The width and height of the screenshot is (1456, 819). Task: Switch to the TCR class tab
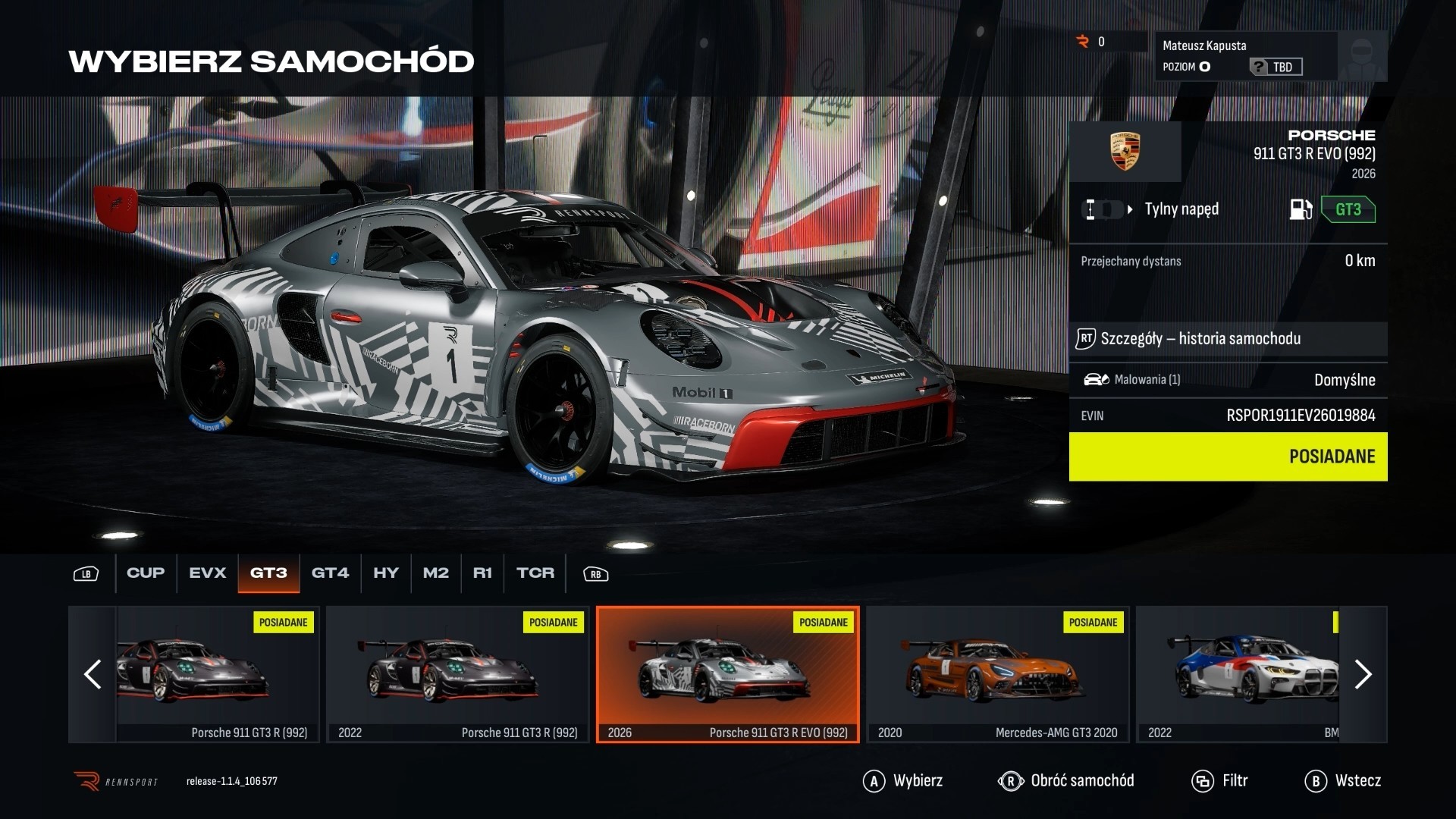pyautogui.click(x=535, y=573)
